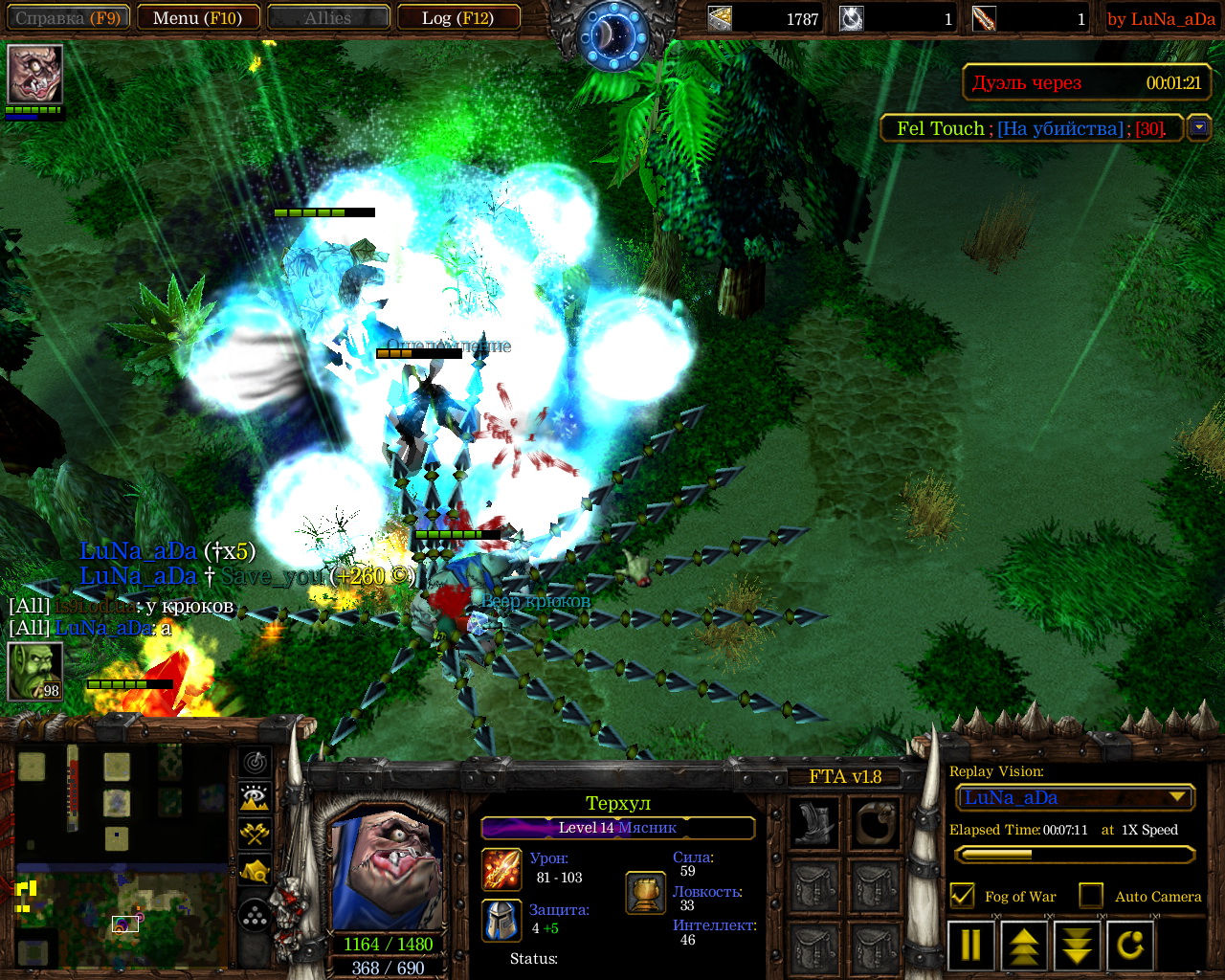Select the ring item in inventory
This screenshot has height=980, width=1225.
(877, 823)
